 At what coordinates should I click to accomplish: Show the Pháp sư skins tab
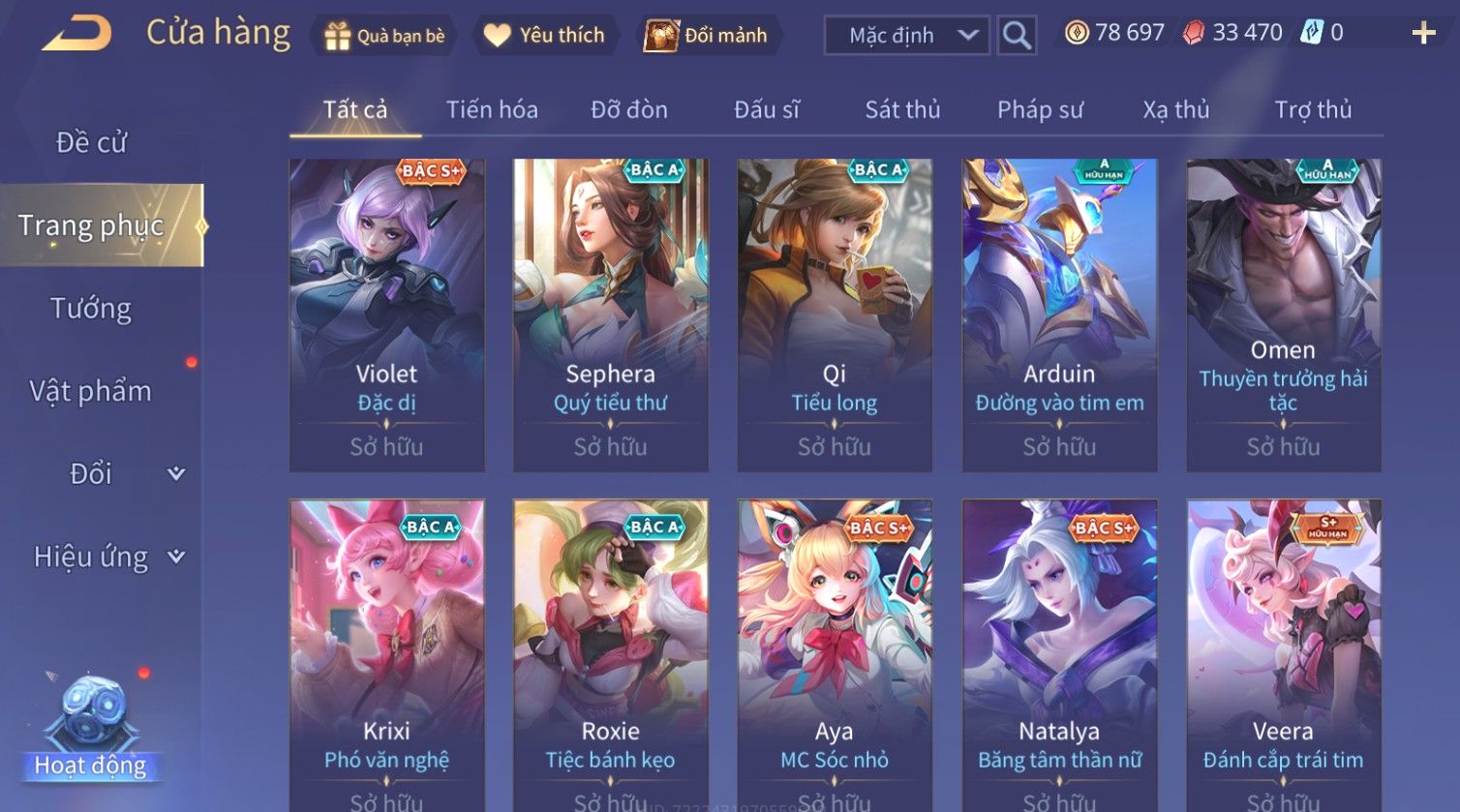1040,110
